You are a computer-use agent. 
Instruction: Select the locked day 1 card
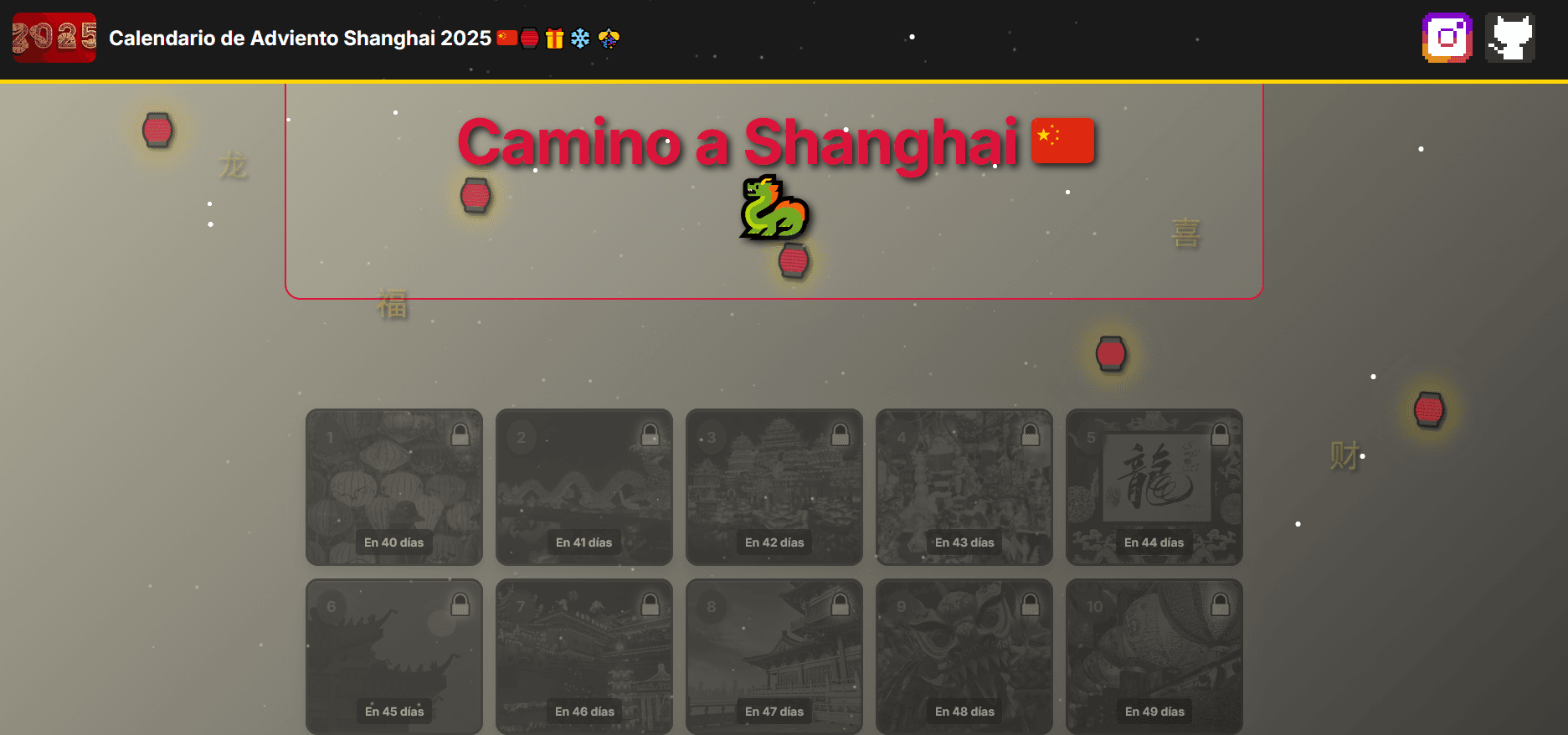[393, 487]
